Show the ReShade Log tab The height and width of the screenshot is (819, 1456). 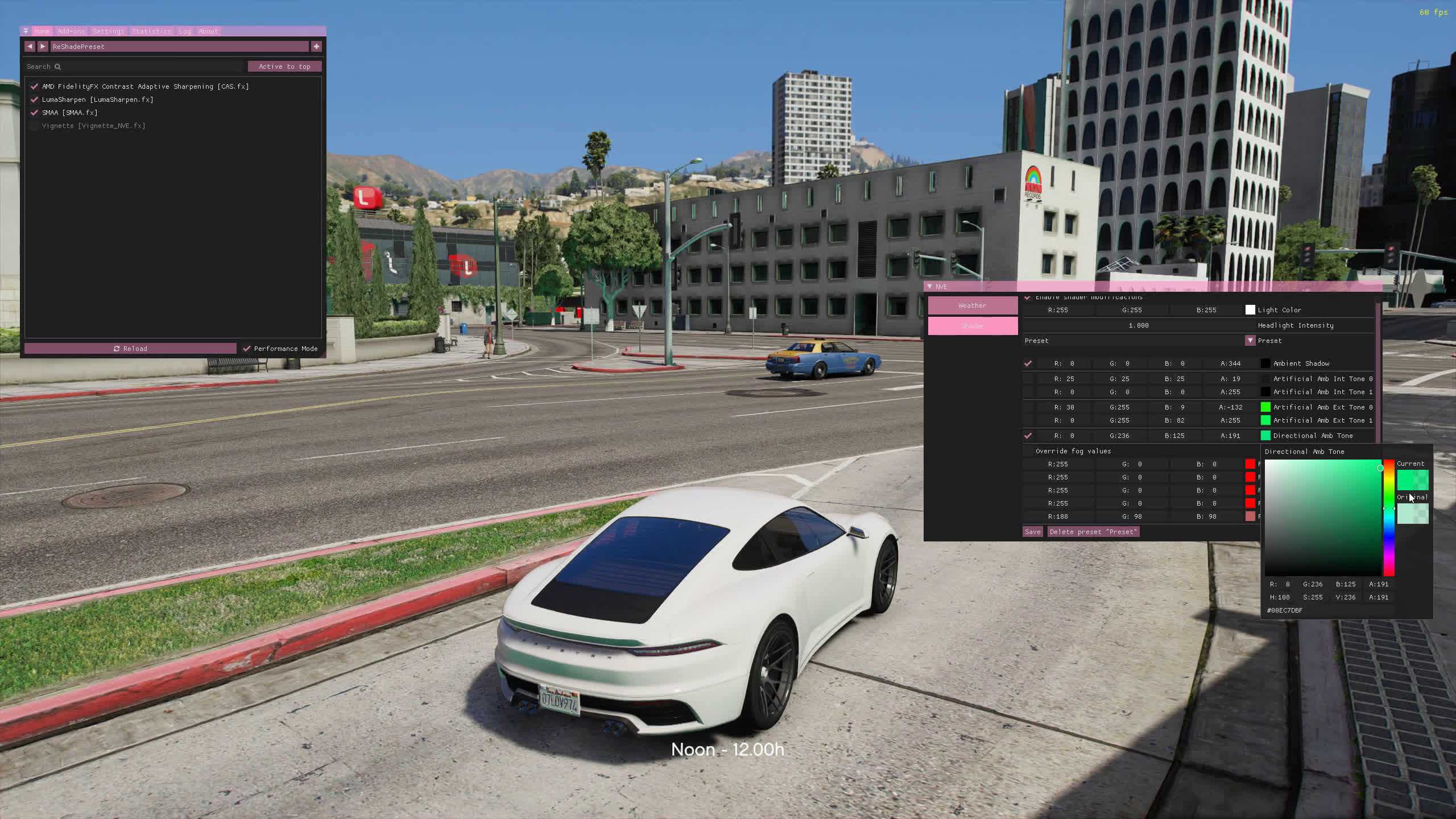185,31
